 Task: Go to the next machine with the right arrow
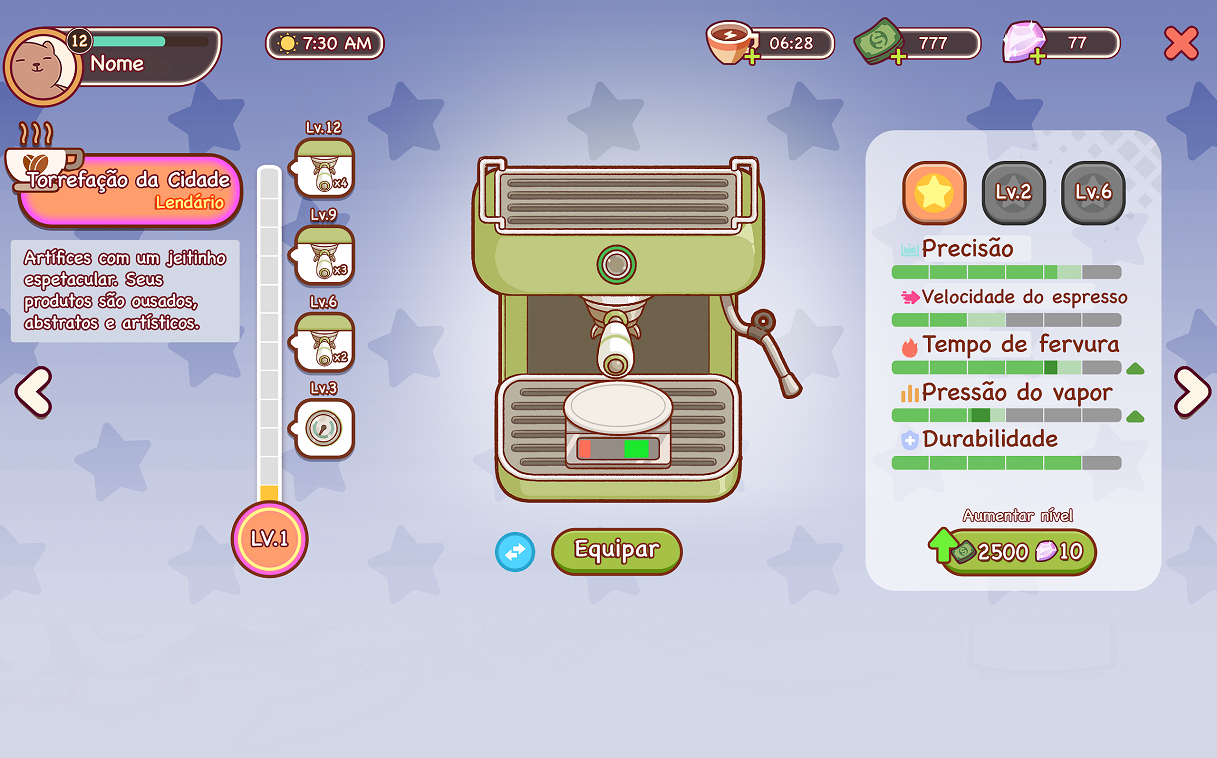(x=1191, y=391)
